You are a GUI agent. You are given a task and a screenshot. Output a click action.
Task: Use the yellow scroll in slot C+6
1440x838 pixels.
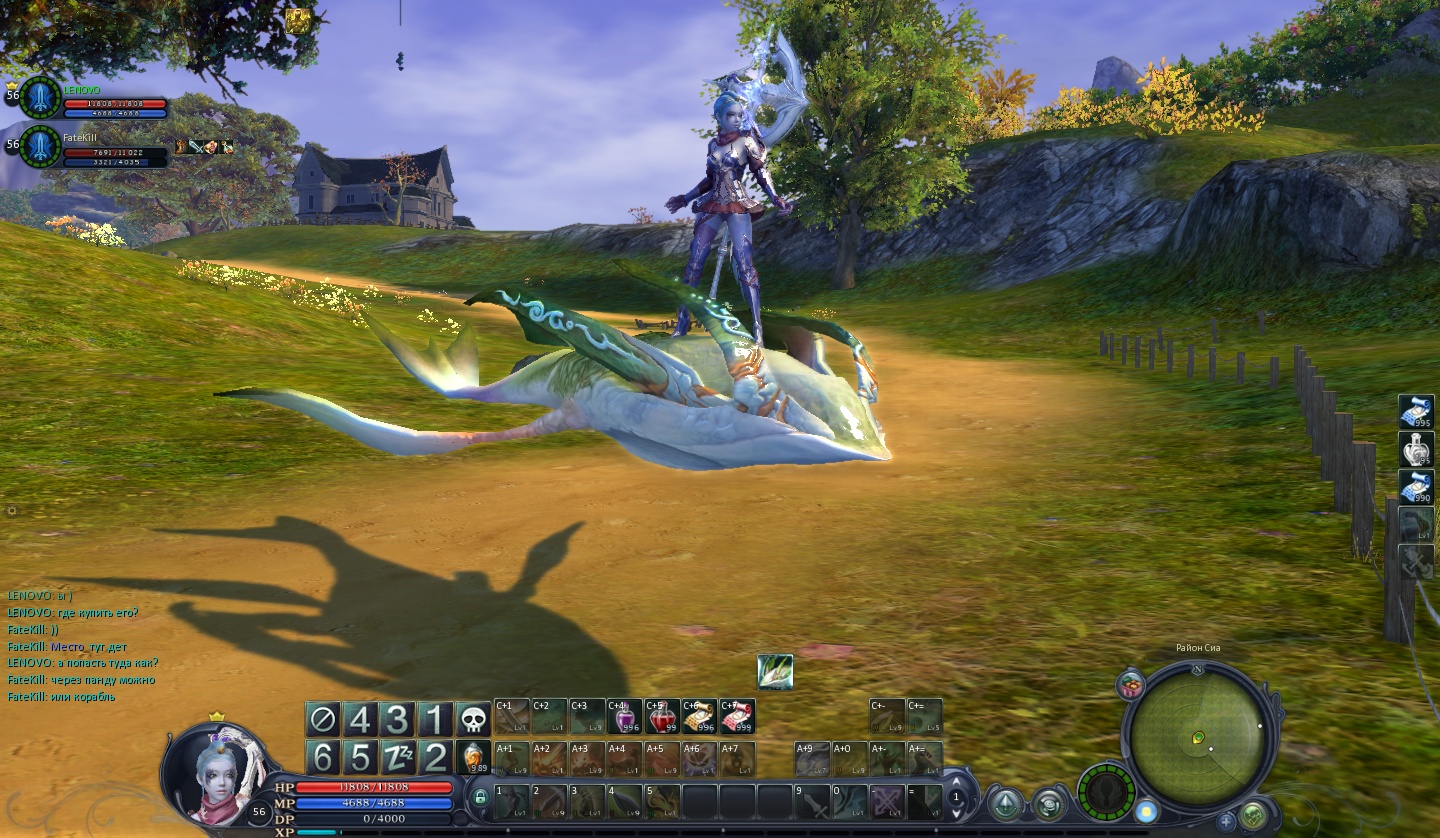(x=699, y=717)
